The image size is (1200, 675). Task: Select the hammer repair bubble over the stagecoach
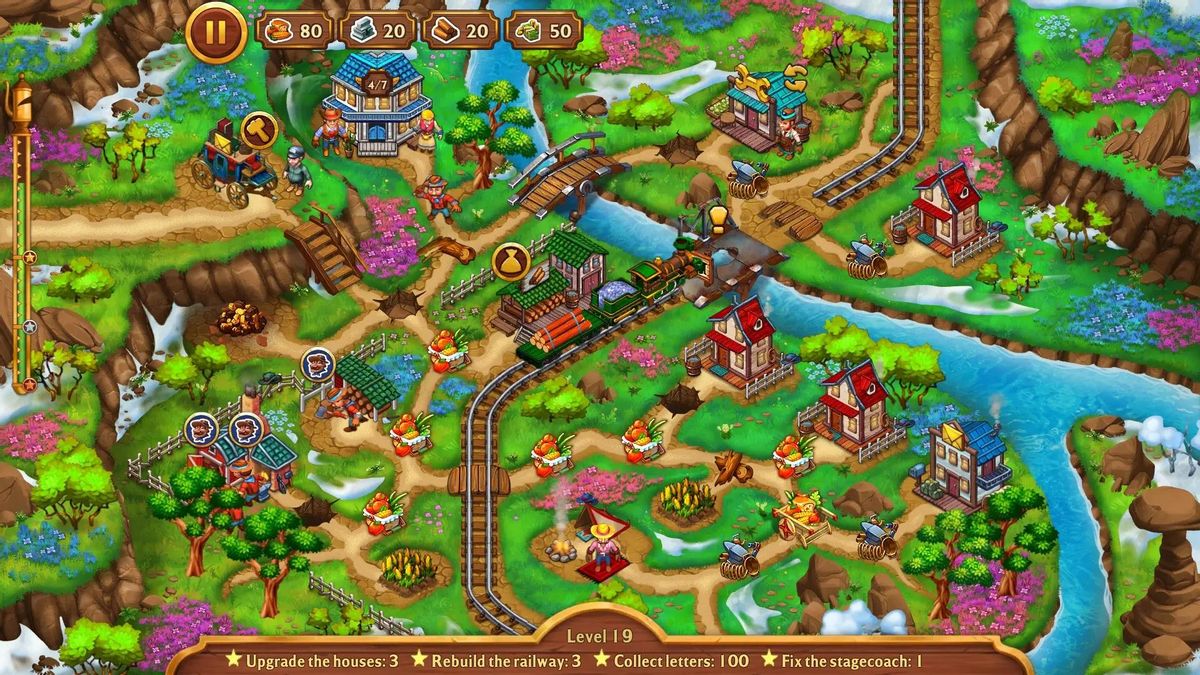pyautogui.click(x=259, y=130)
